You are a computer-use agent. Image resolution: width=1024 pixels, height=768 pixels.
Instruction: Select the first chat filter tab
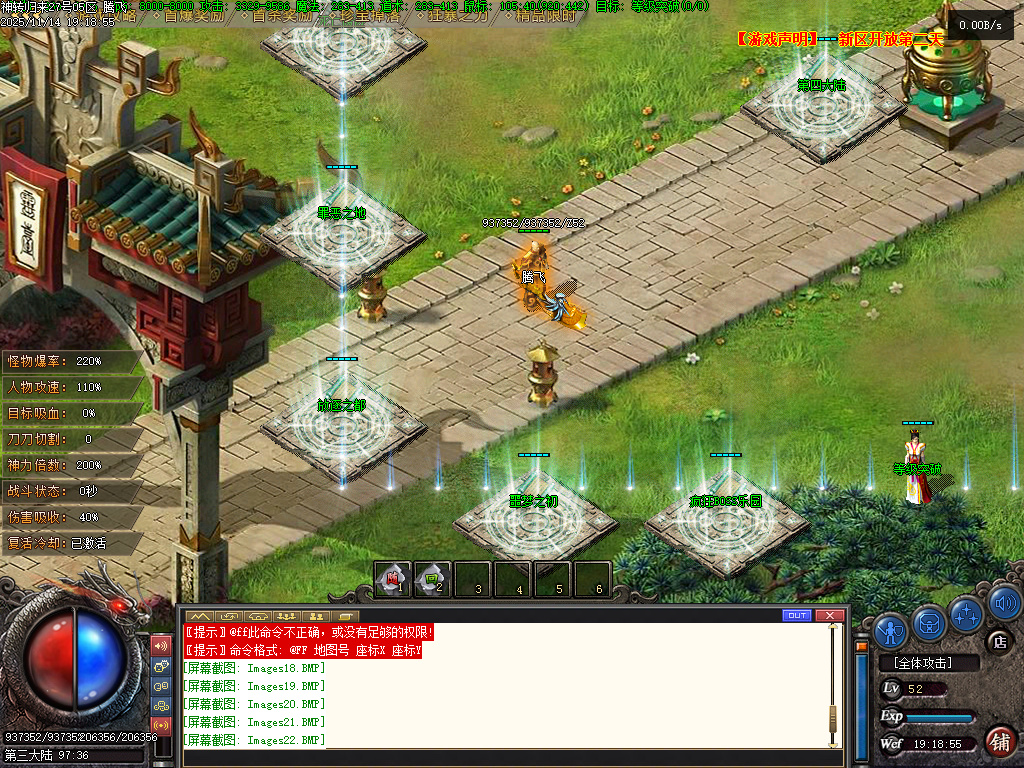[x=199, y=615]
